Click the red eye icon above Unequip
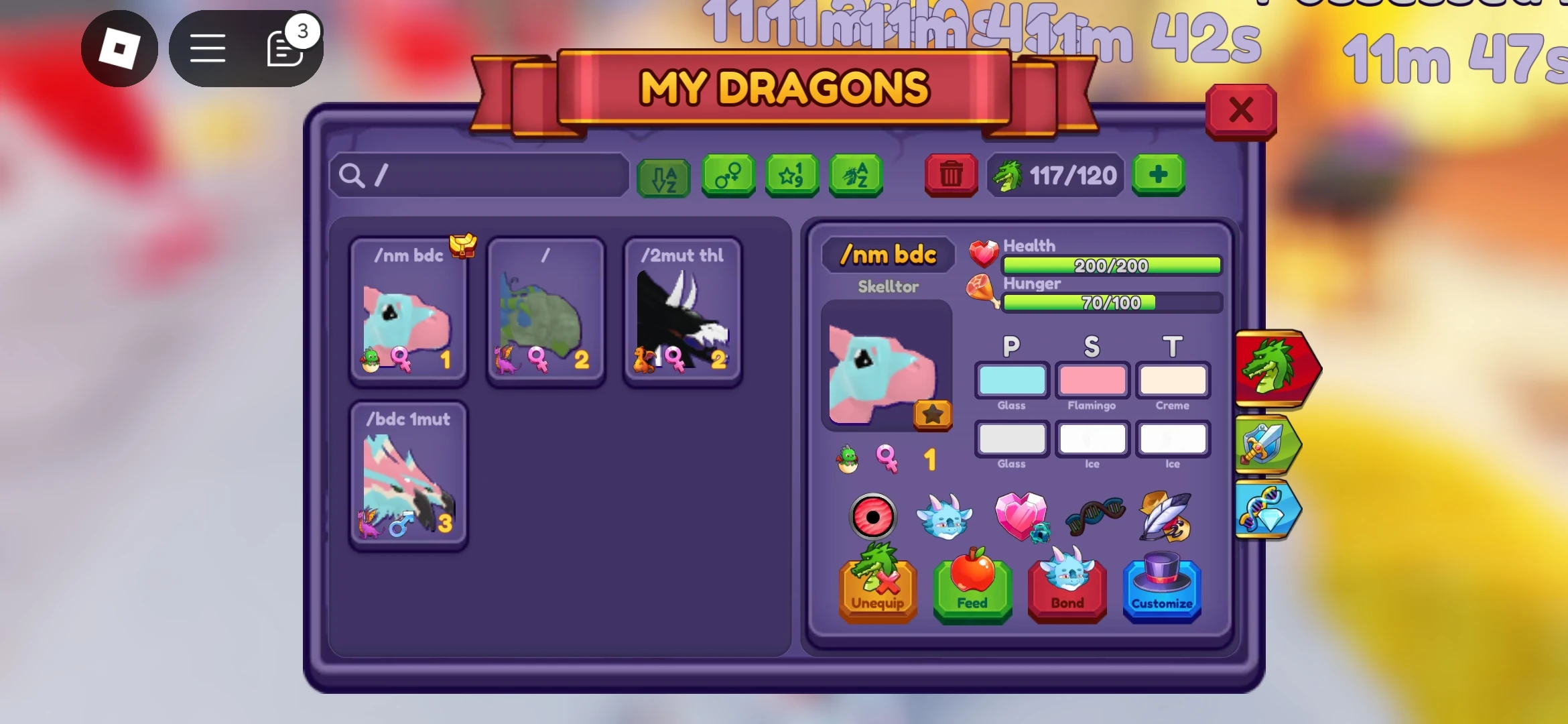This screenshot has height=724, width=1568. pos(873,517)
